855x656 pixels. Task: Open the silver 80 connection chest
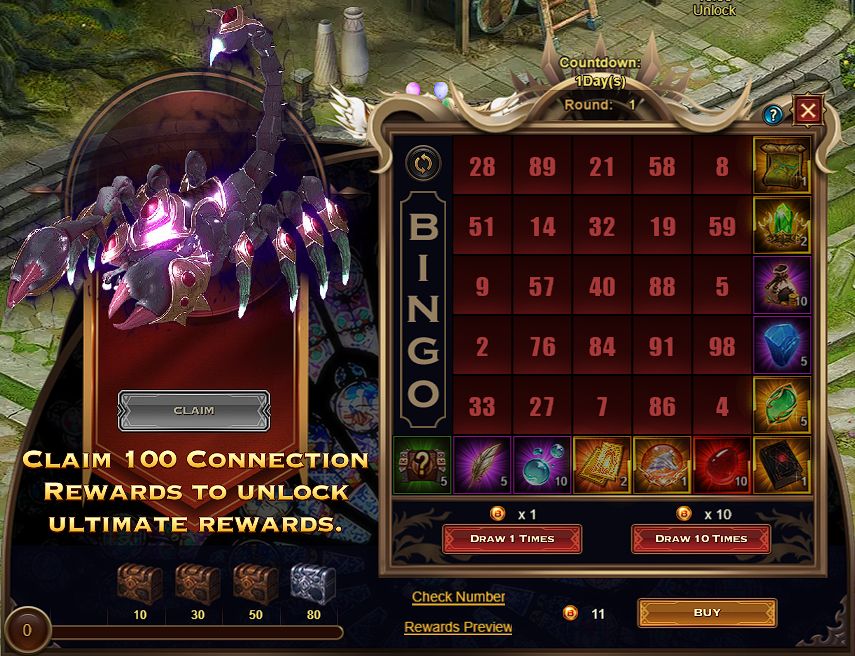click(x=313, y=583)
